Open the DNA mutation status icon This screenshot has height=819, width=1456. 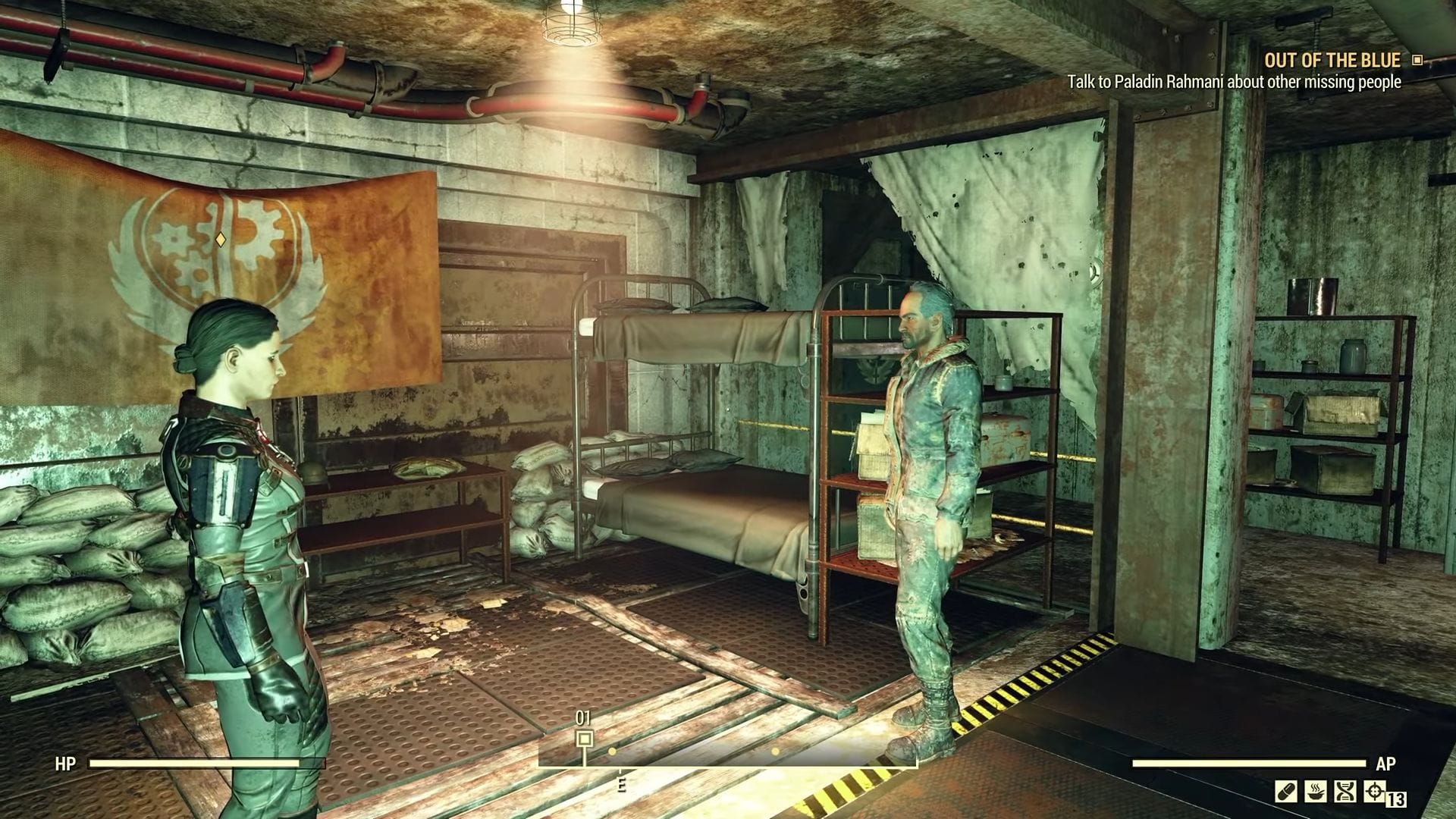1346,791
